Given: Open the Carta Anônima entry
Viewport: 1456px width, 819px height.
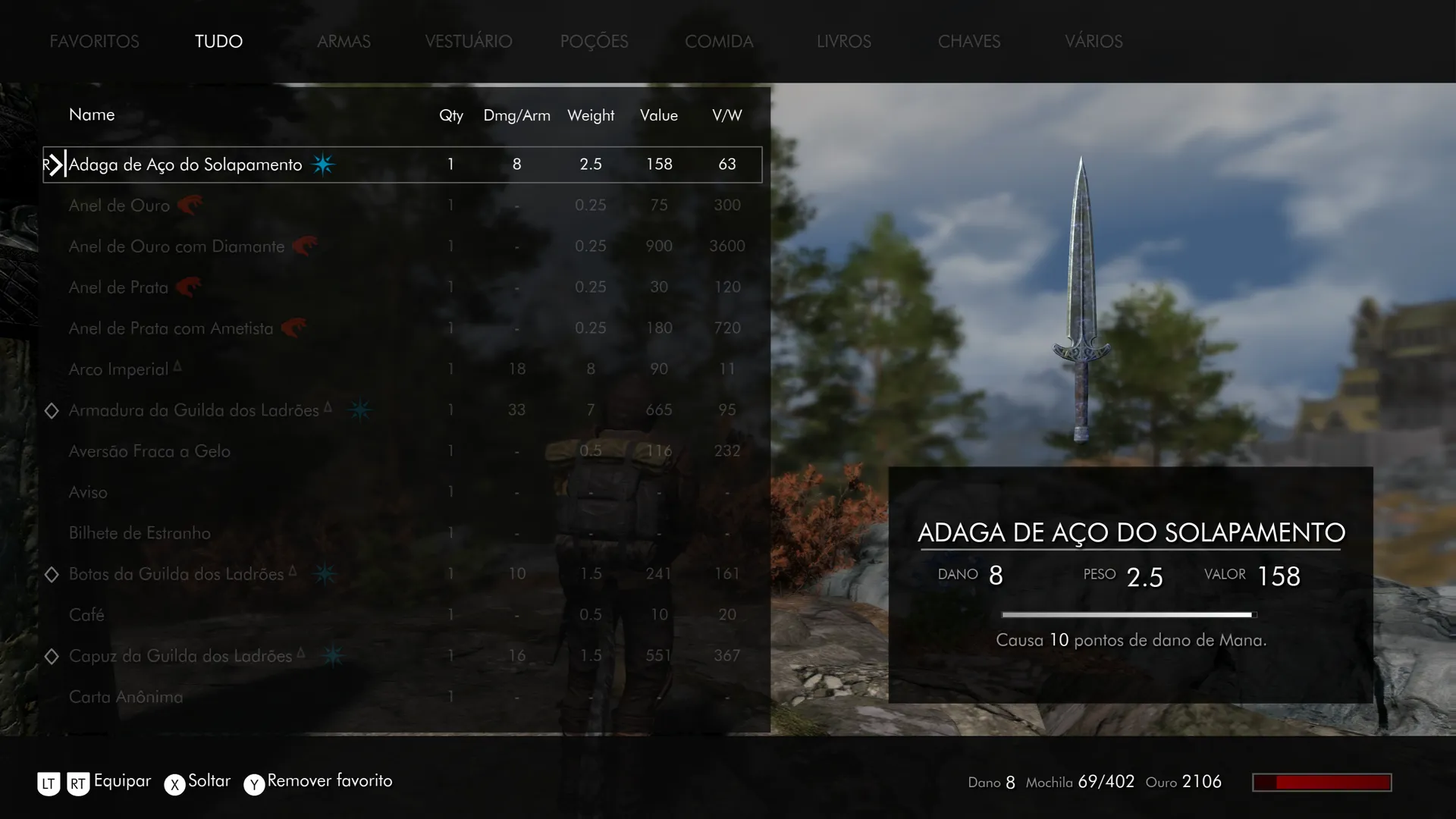Looking at the screenshot, I should [x=126, y=697].
